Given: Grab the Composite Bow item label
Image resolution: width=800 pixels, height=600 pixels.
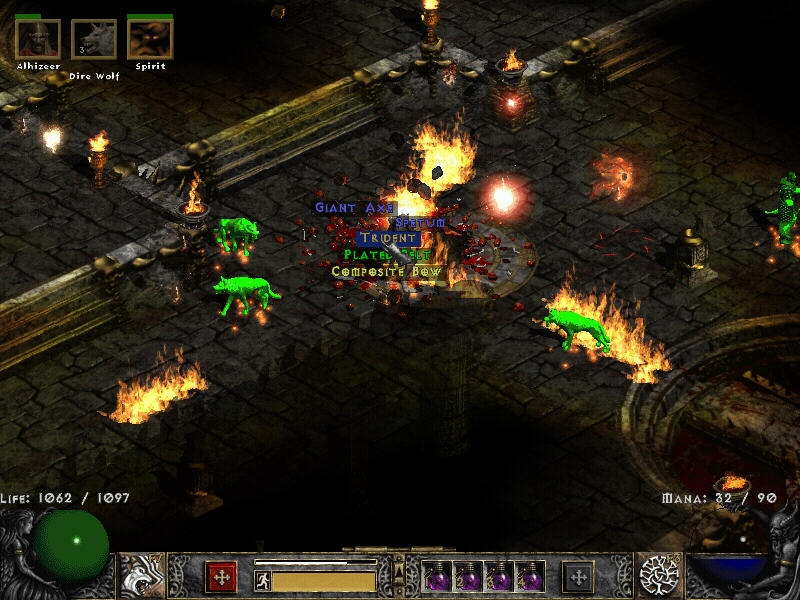Looking at the screenshot, I should click(x=386, y=271).
